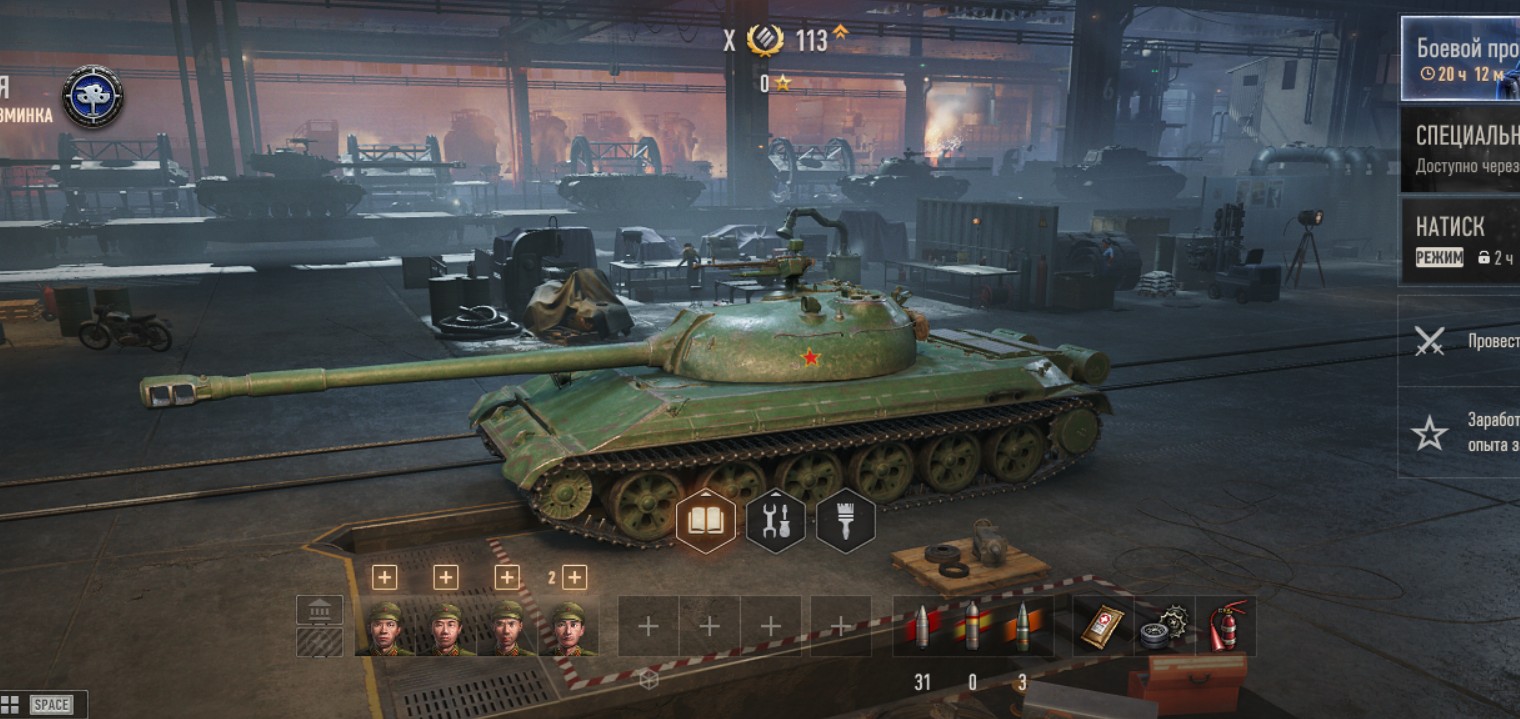
Task: Choose the repair kit consumable with gears
Action: click(1164, 627)
